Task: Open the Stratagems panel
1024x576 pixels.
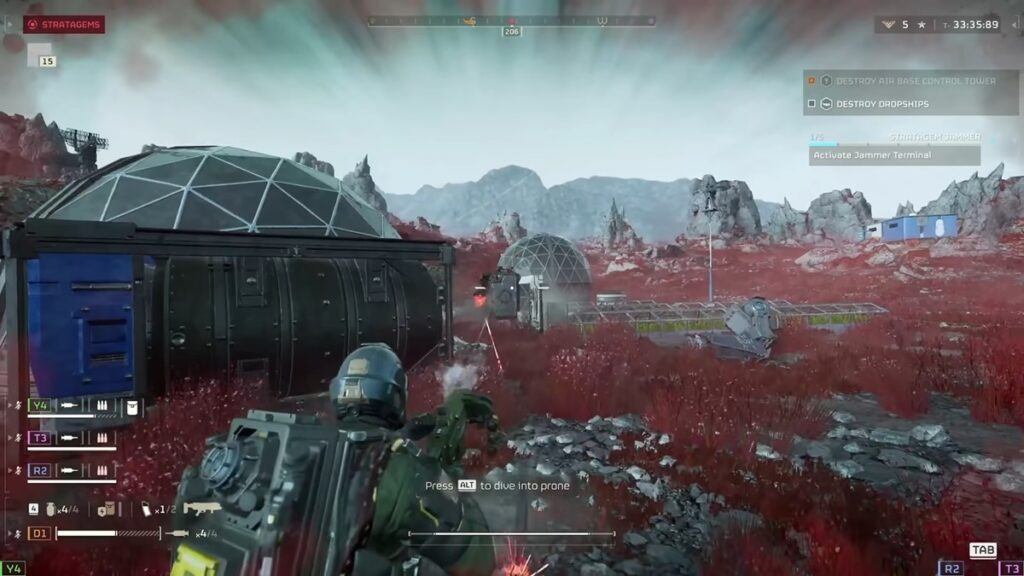Action: tap(64, 24)
